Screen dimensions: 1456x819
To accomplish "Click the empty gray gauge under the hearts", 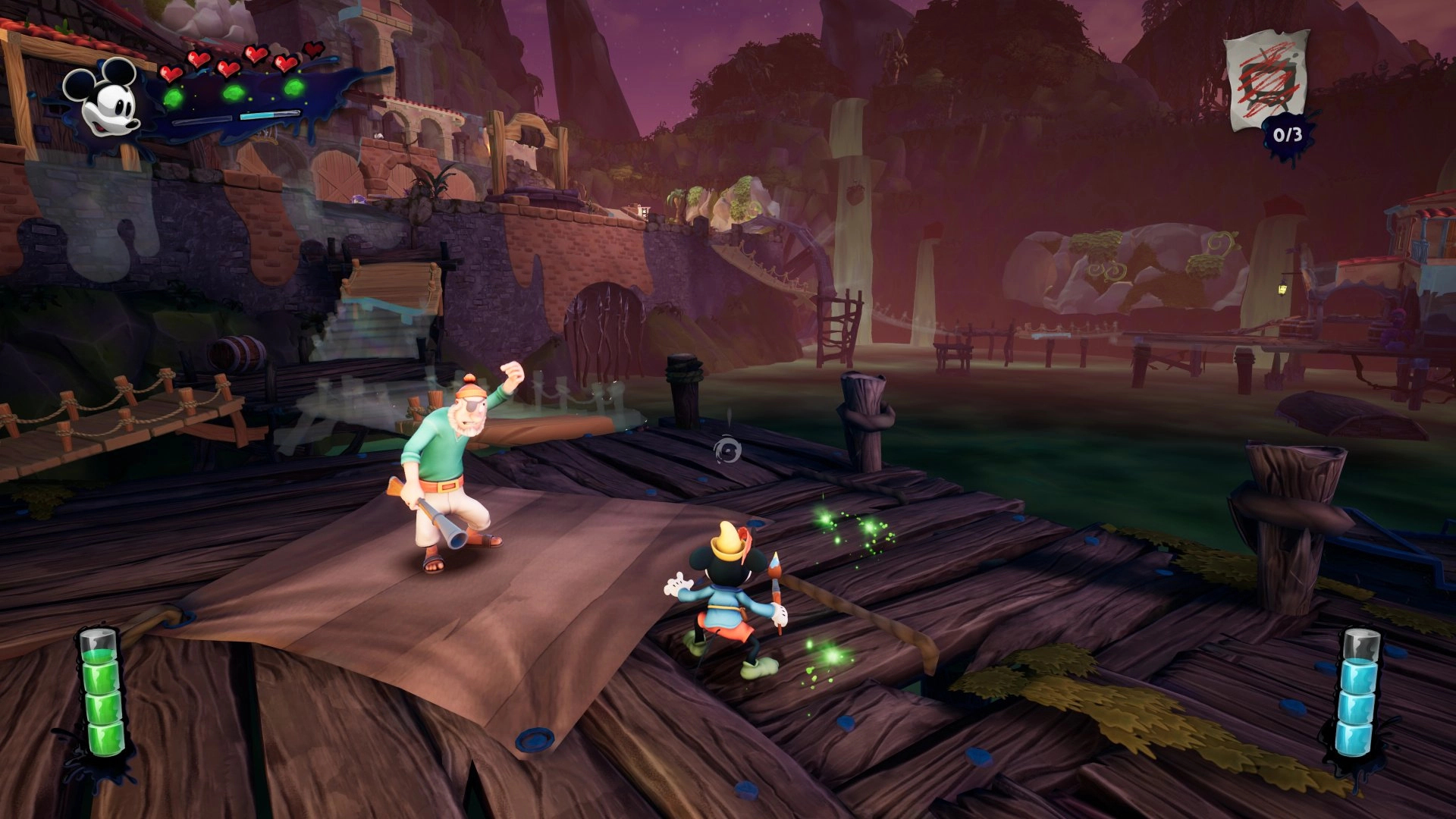I will [x=202, y=121].
